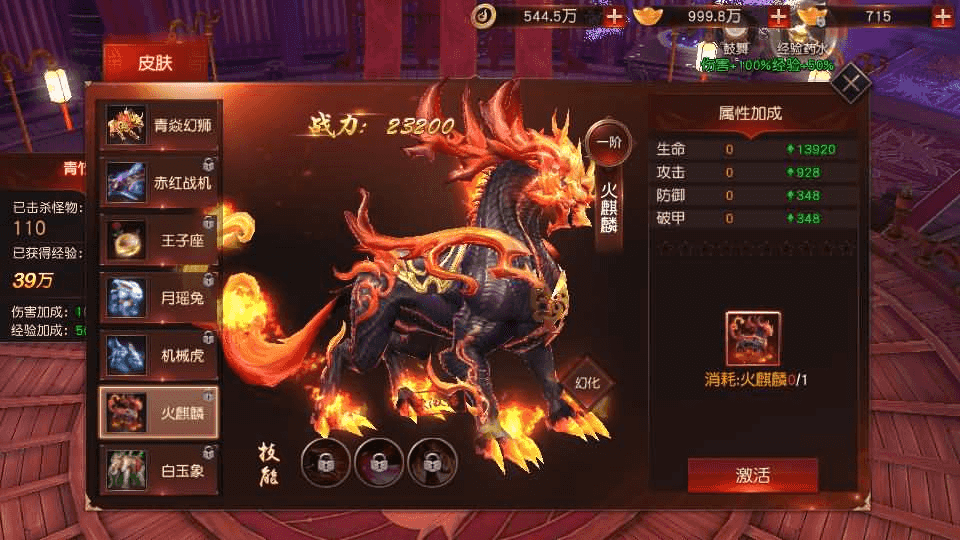Click the 火麒麟 consumable item icon
Image resolution: width=960 pixels, height=540 pixels.
click(753, 338)
